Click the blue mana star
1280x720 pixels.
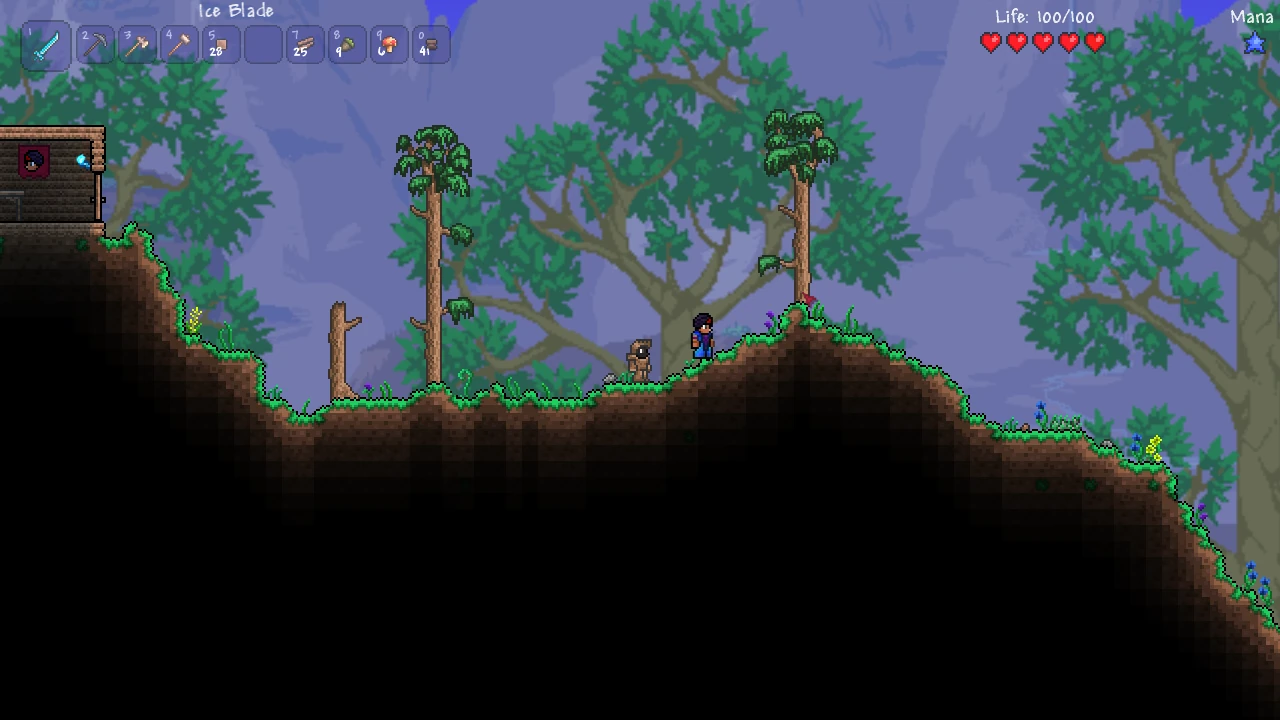coord(1254,42)
